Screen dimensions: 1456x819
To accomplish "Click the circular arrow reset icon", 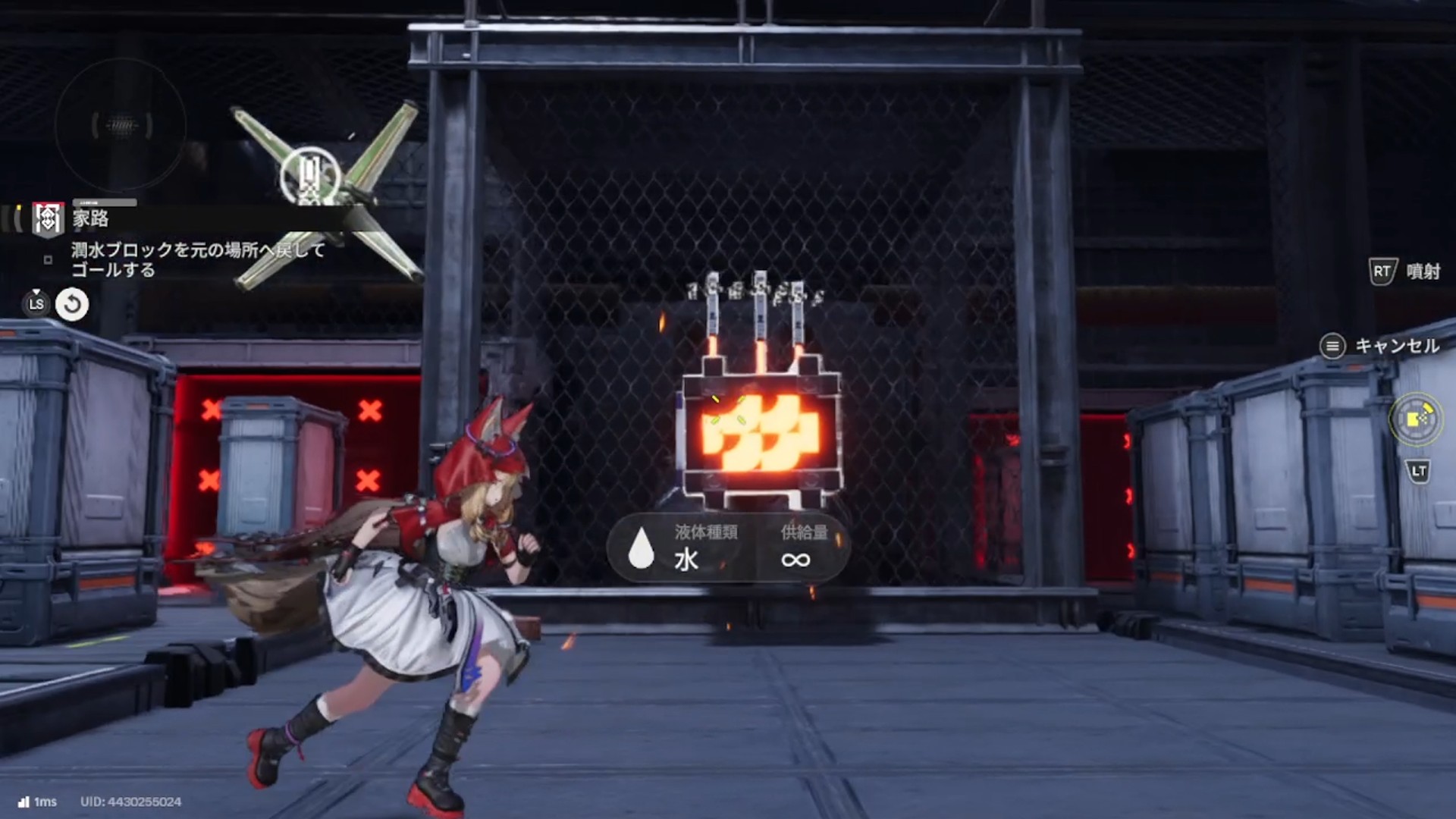I will point(72,305).
